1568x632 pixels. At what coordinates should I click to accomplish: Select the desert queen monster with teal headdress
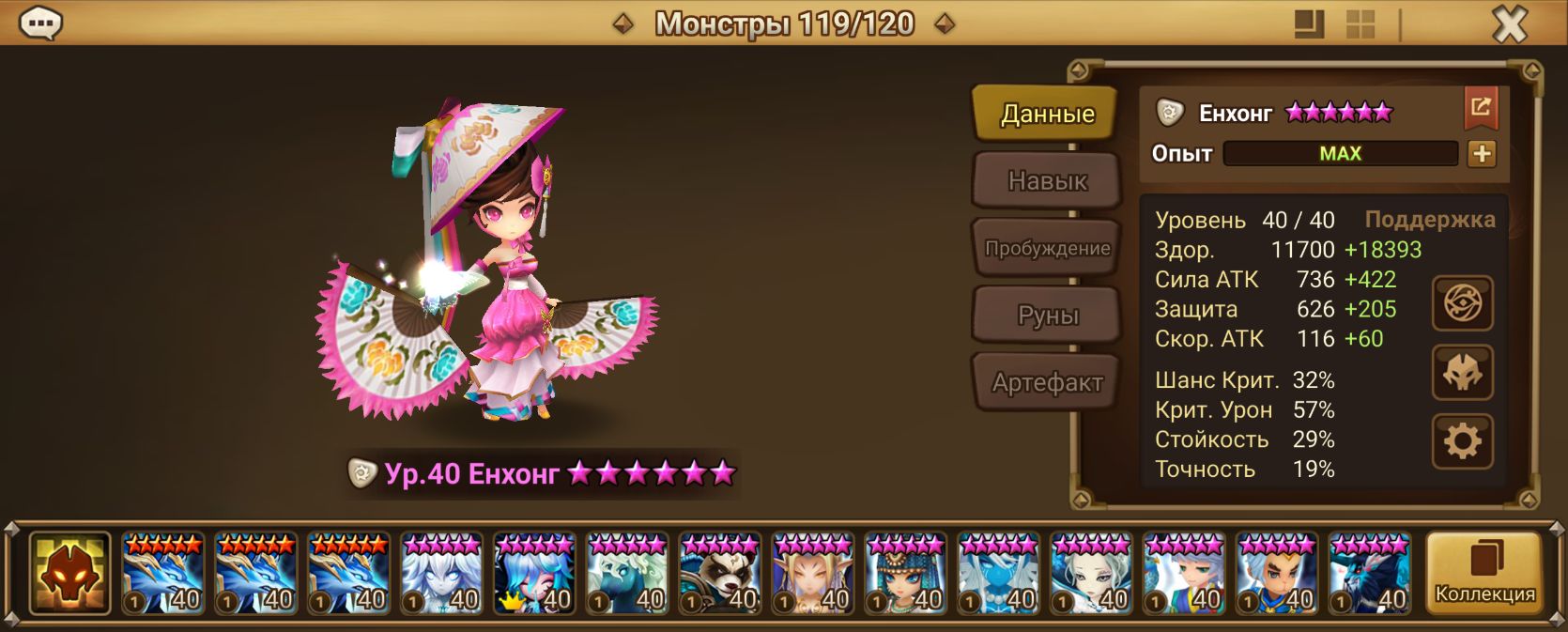[x=906, y=574]
